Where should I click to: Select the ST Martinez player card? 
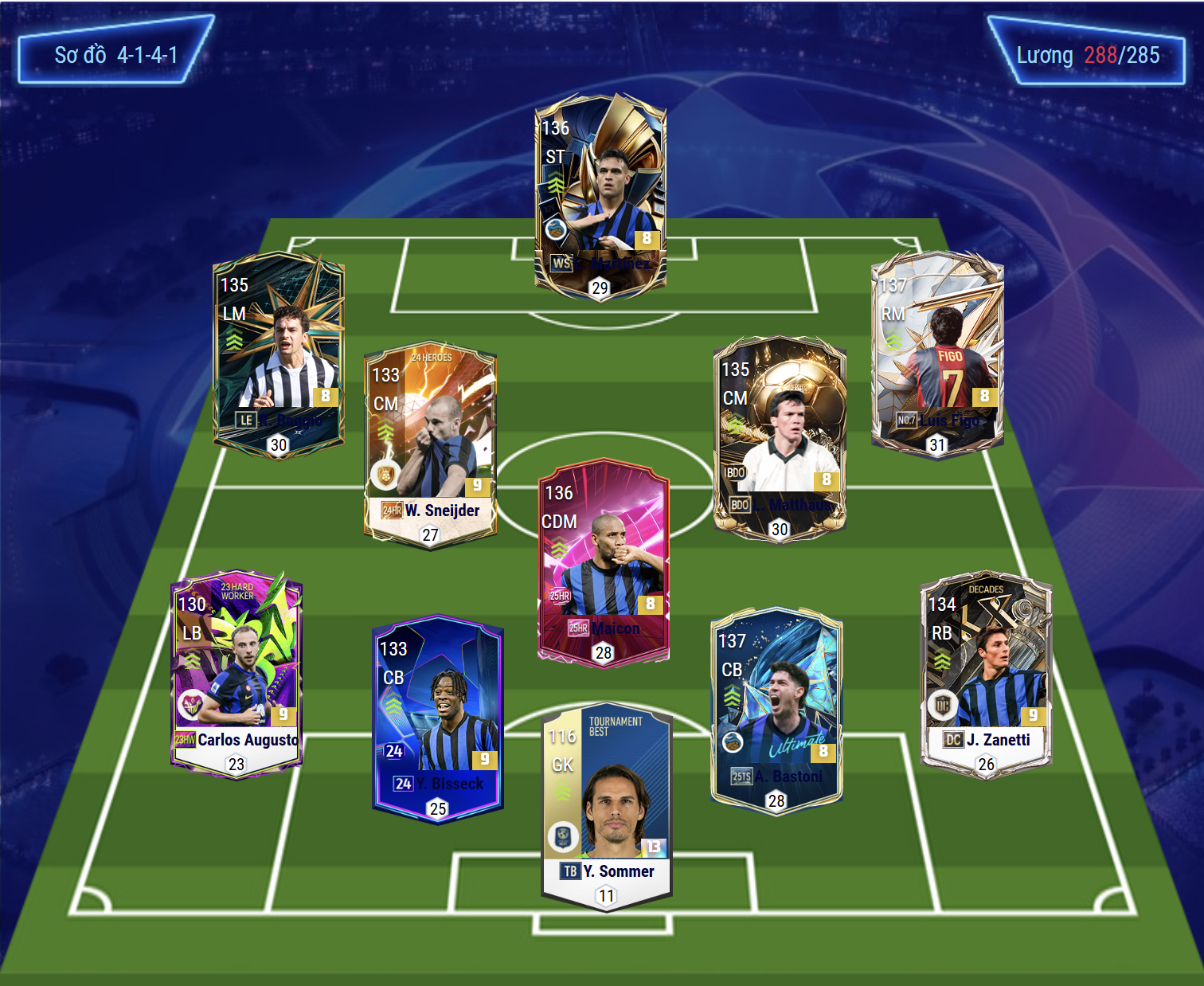[600, 195]
